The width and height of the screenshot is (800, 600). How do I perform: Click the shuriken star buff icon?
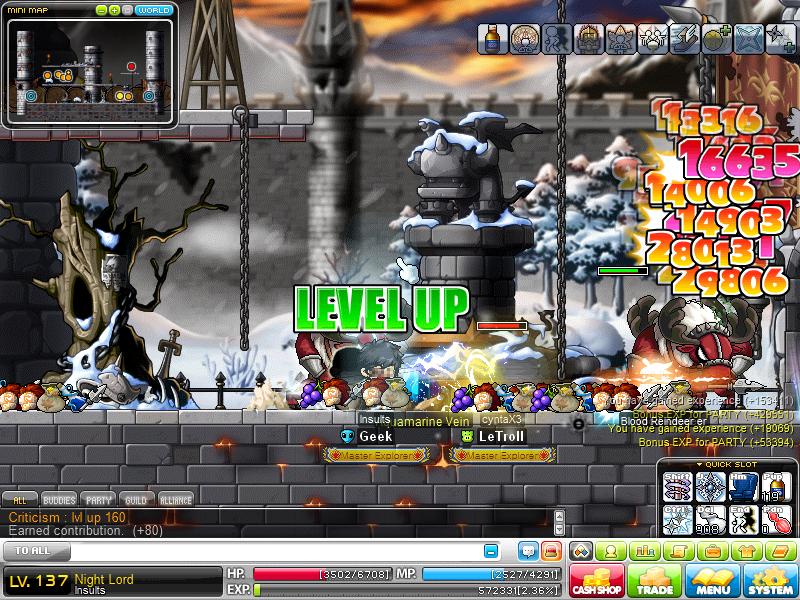click(779, 38)
